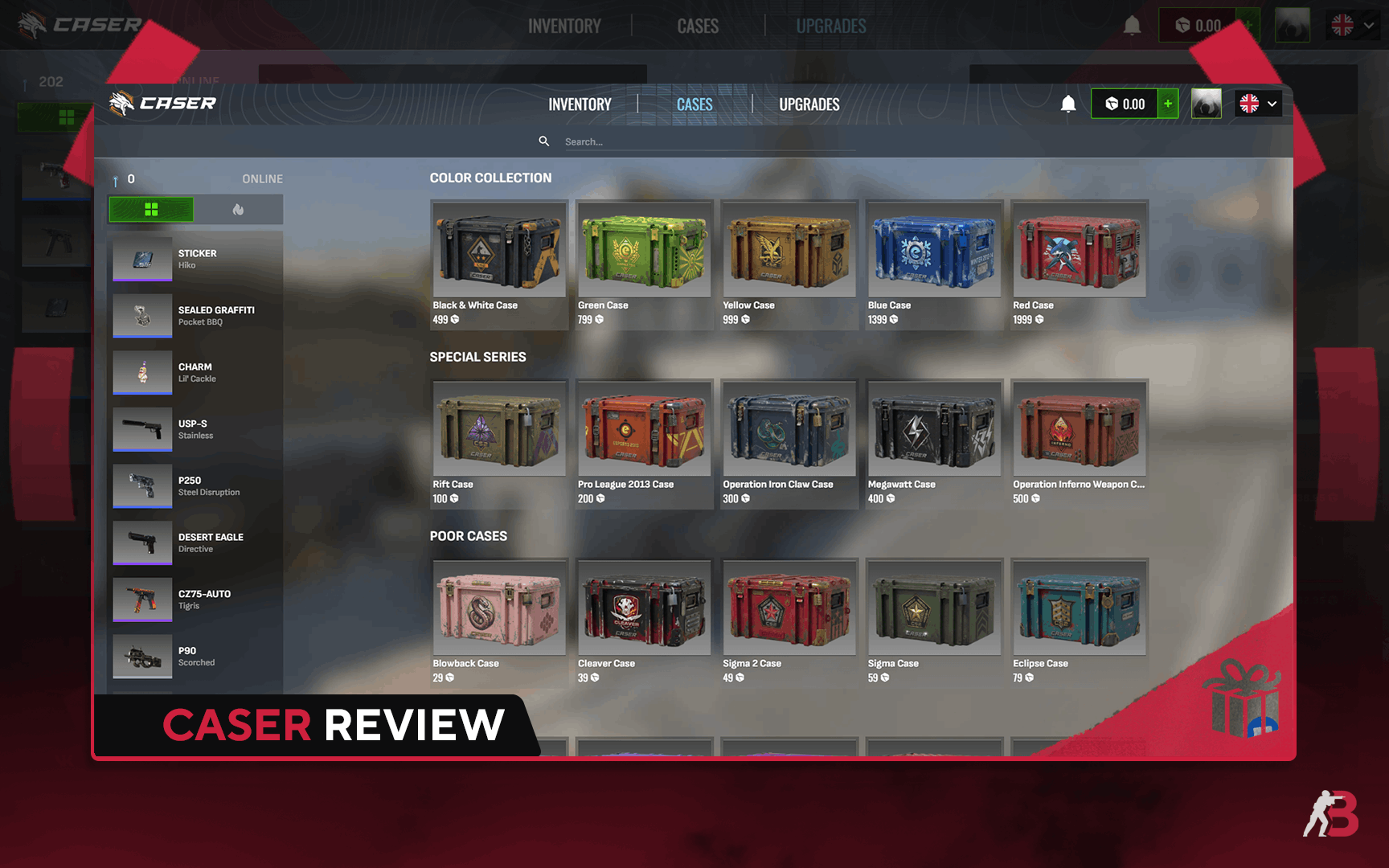This screenshot has height=868, width=1389.
Task: Switch to the Upgrades tab
Action: coord(809,104)
